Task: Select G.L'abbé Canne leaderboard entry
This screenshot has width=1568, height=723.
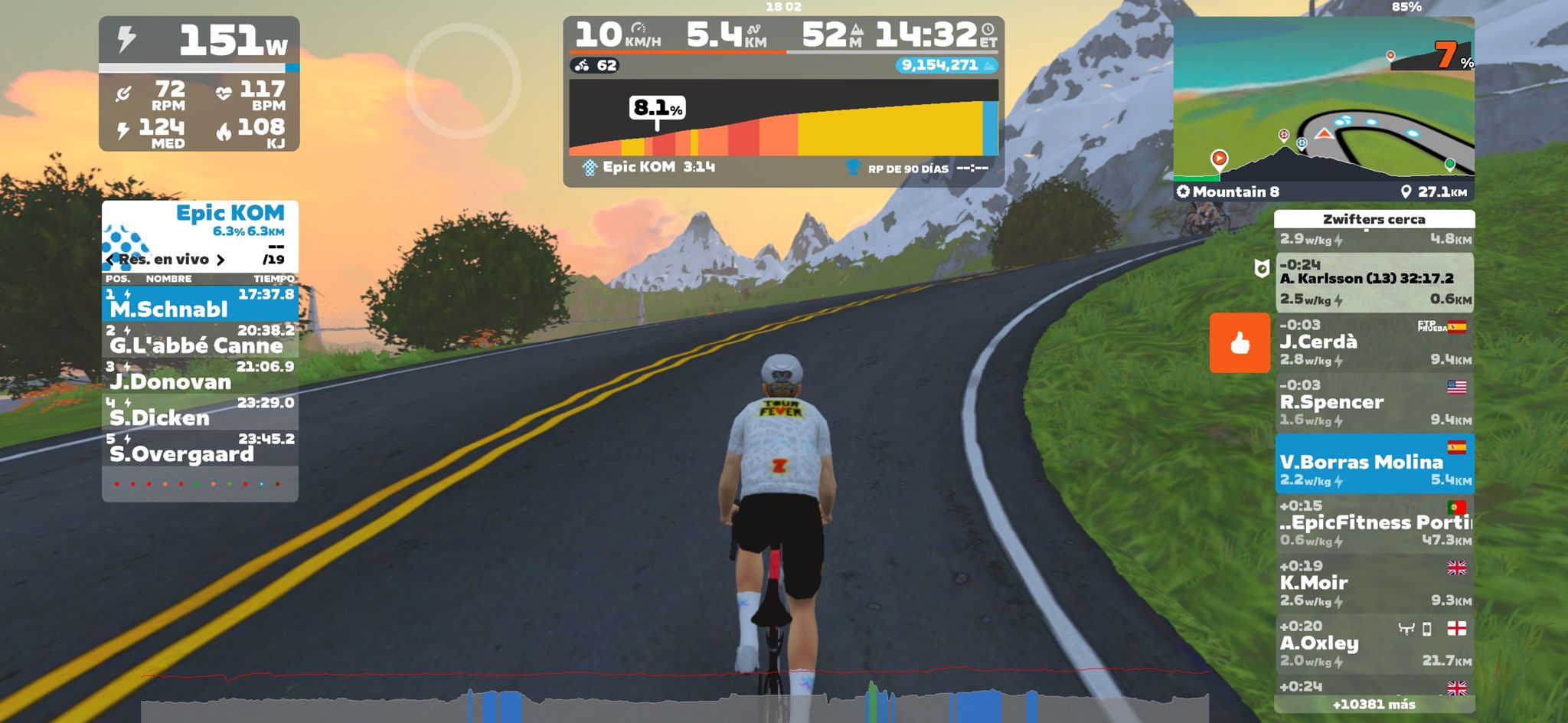Action: point(200,339)
